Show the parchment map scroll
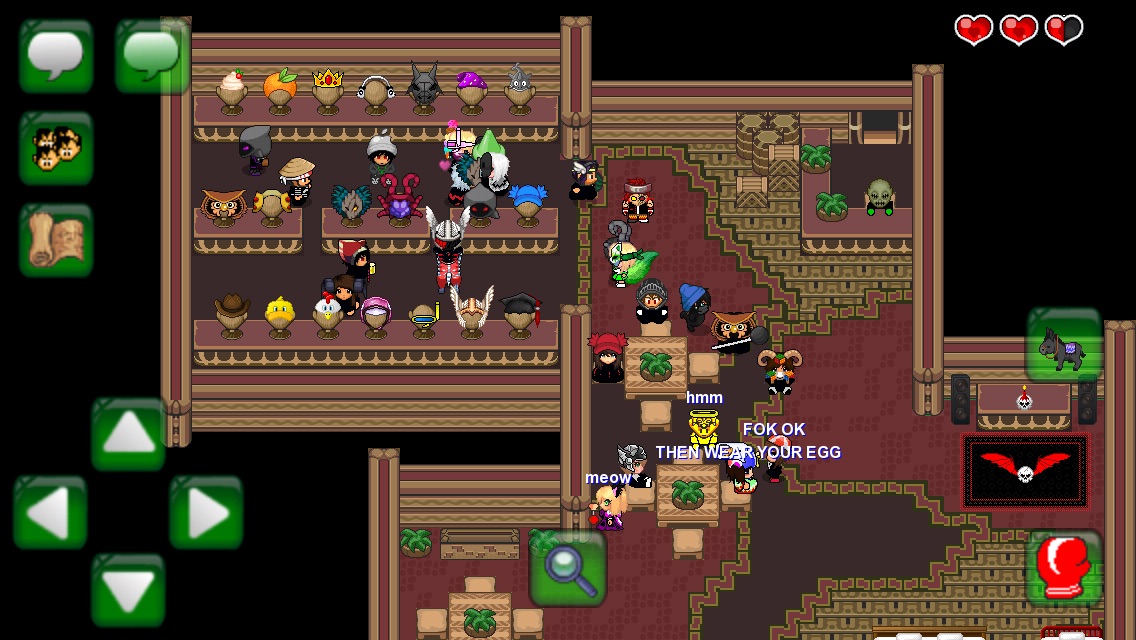The width and height of the screenshot is (1136, 640). coord(56,241)
